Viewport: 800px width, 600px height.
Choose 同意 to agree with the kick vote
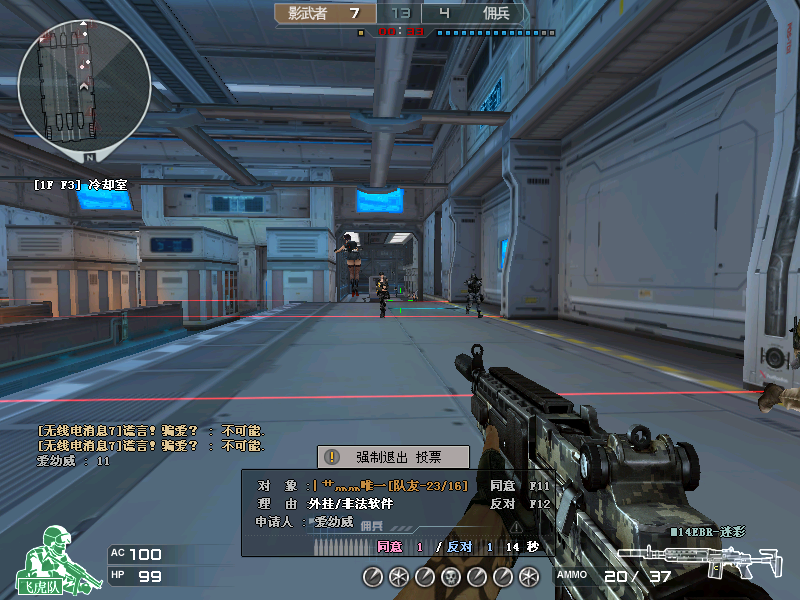(x=502, y=485)
